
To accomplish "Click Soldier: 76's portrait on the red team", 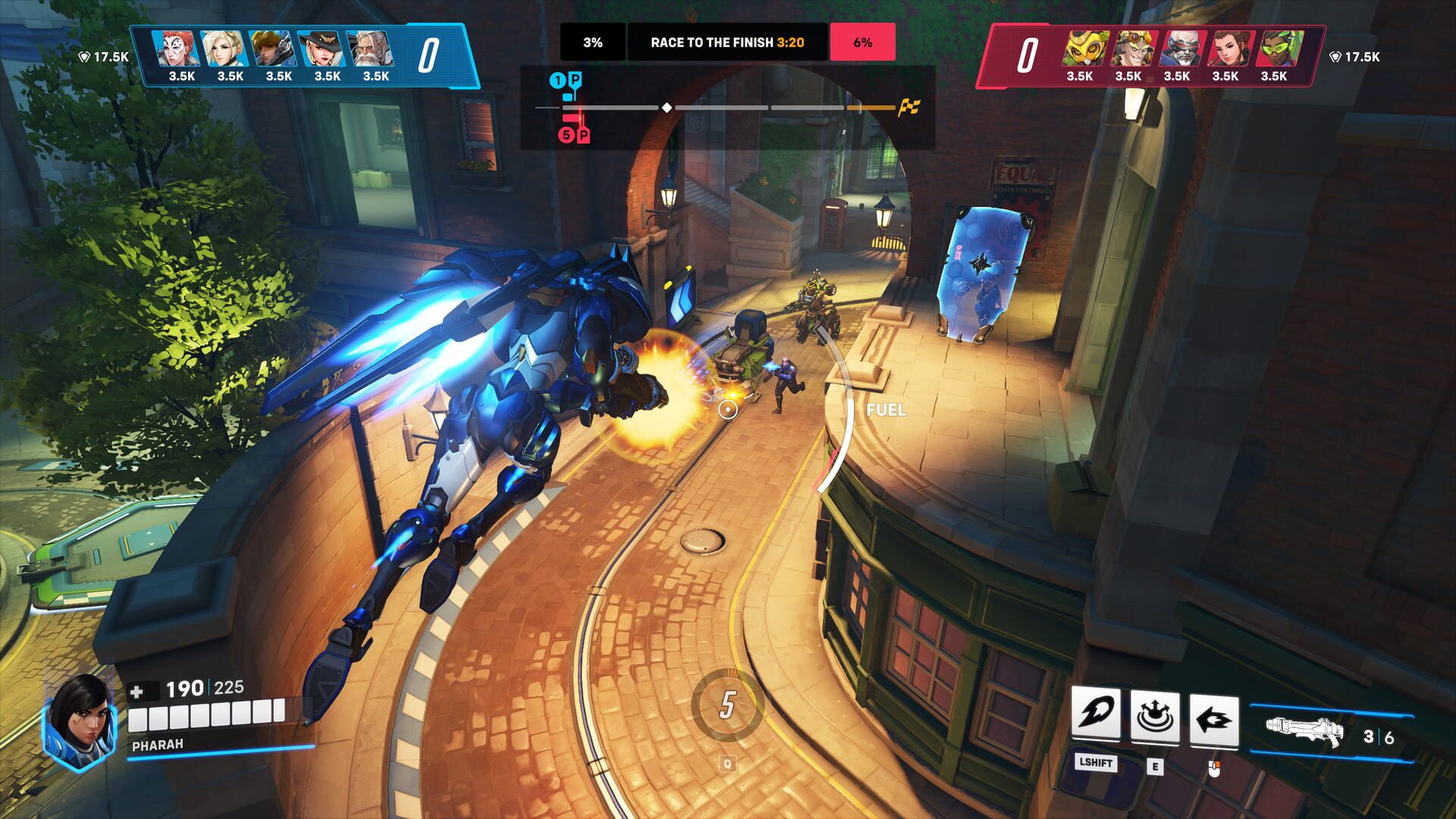I will click(x=1183, y=48).
